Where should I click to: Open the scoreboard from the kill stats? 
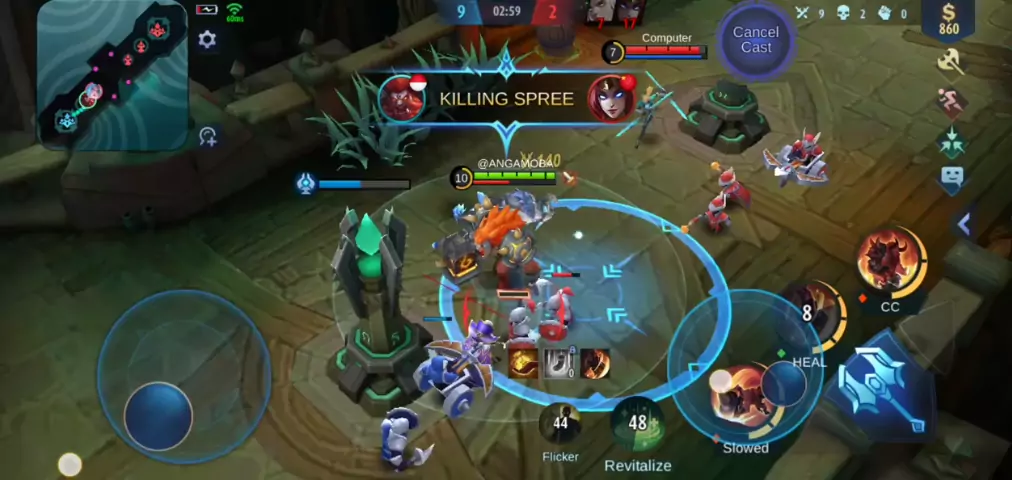(x=850, y=13)
